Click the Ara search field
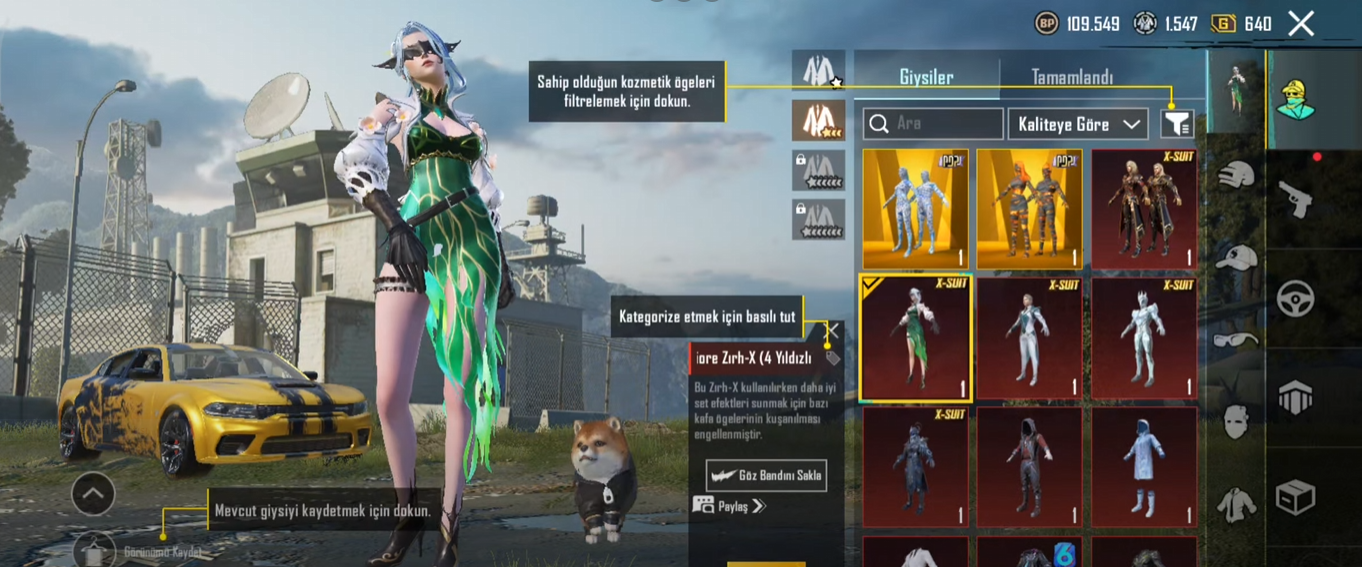This screenshot has height=567, width=1362. (933, 124)
